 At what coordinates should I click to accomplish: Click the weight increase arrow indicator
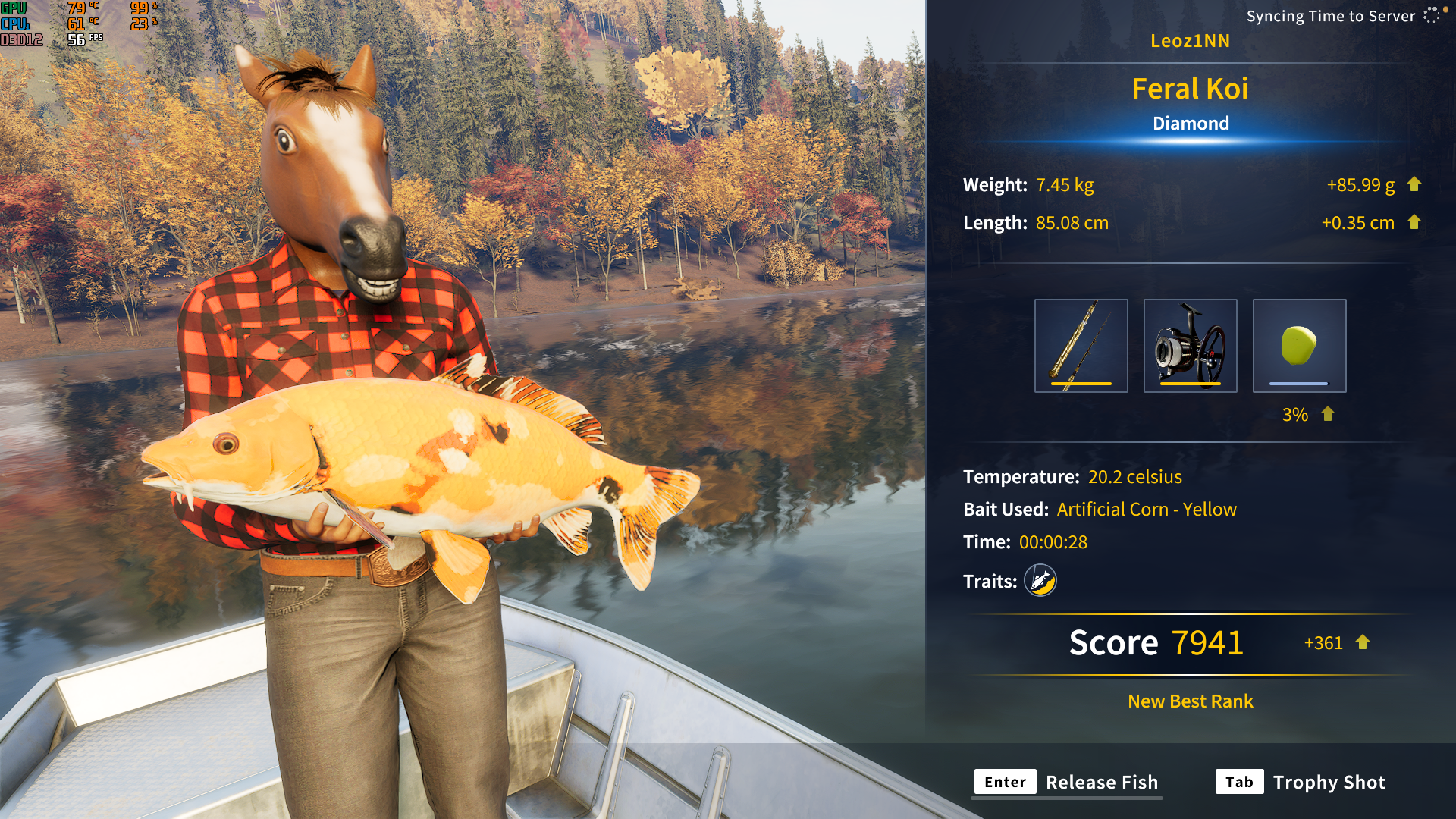pos(1414,184)
